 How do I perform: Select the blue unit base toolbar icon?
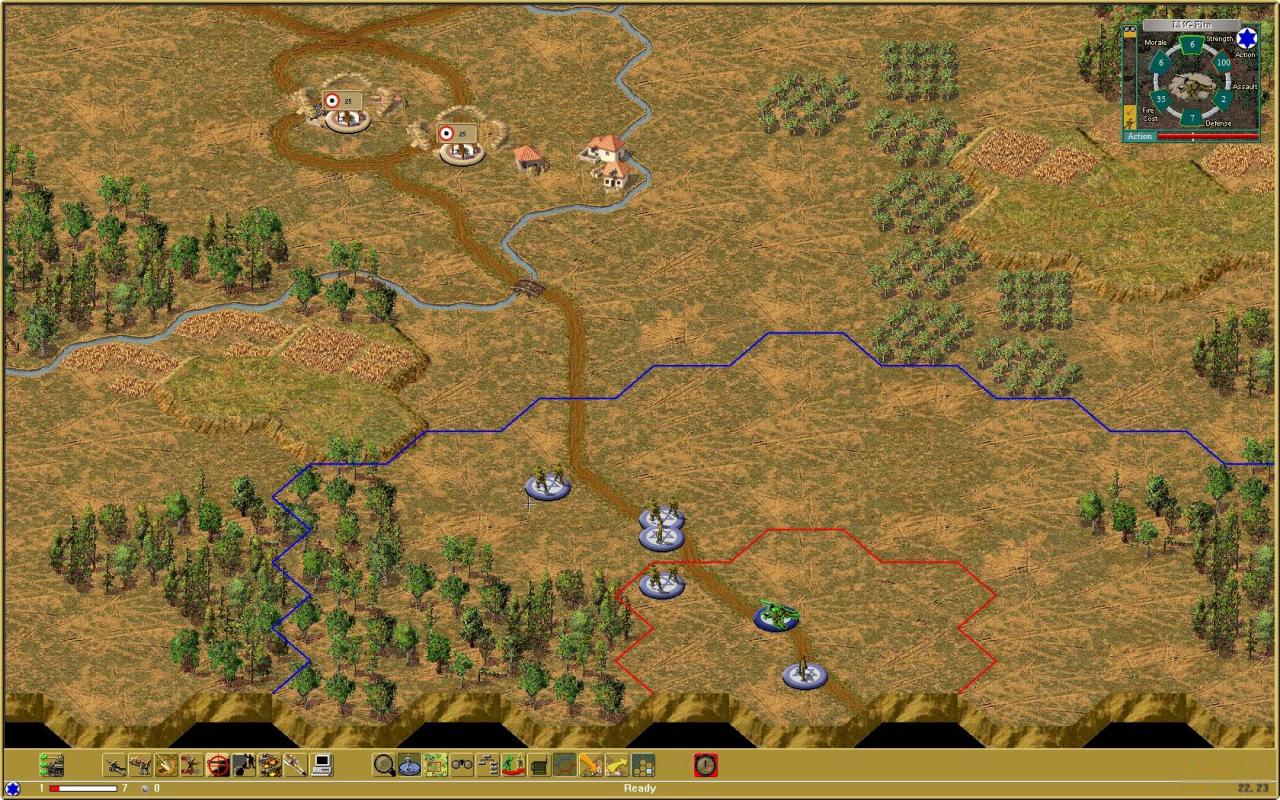[410, 765]
